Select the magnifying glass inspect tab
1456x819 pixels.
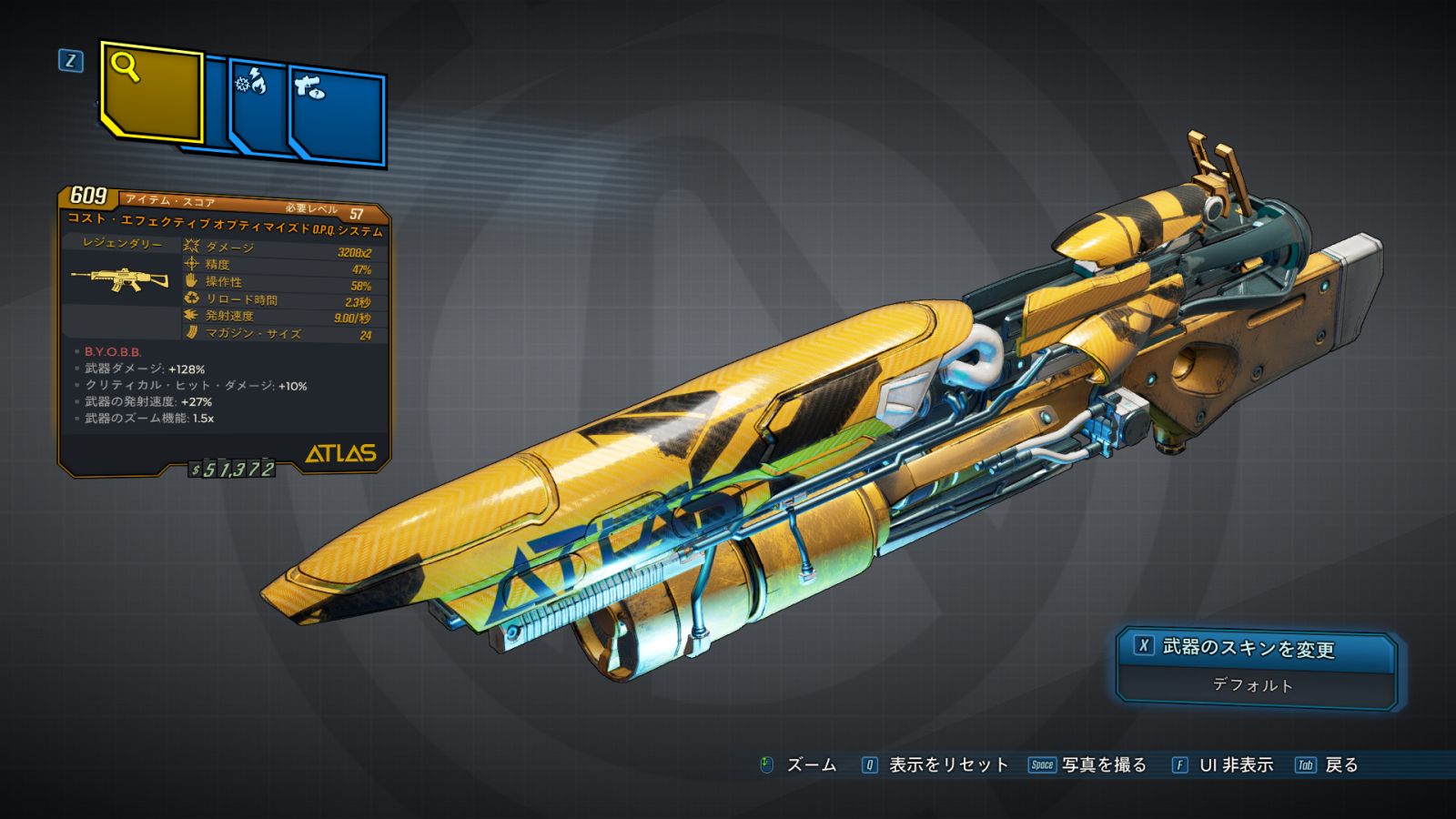151,92
